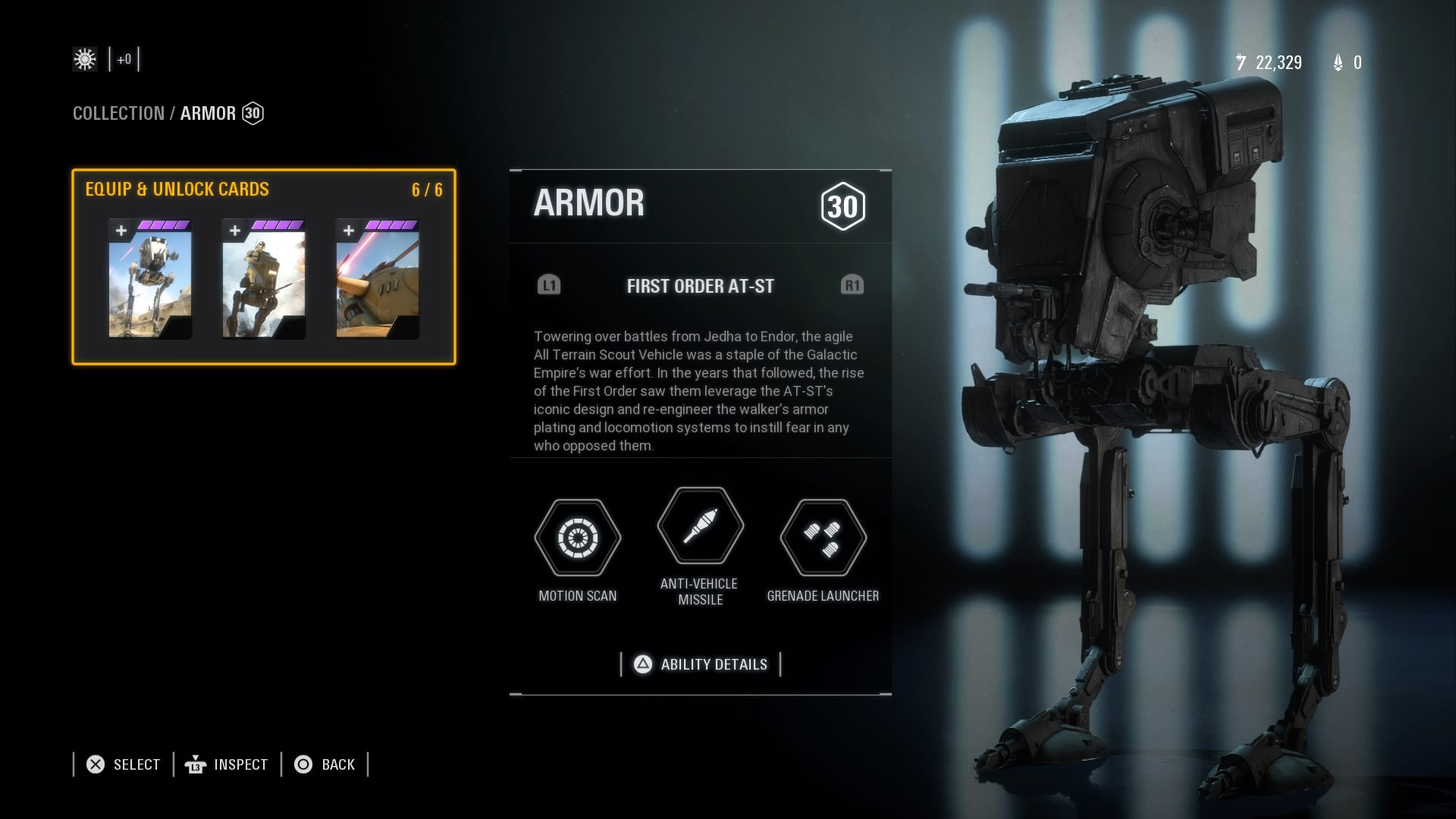Open the Equip & Unlock Cards panel
This screenshot has width=1456, height=819.
[x=177, y=190]
